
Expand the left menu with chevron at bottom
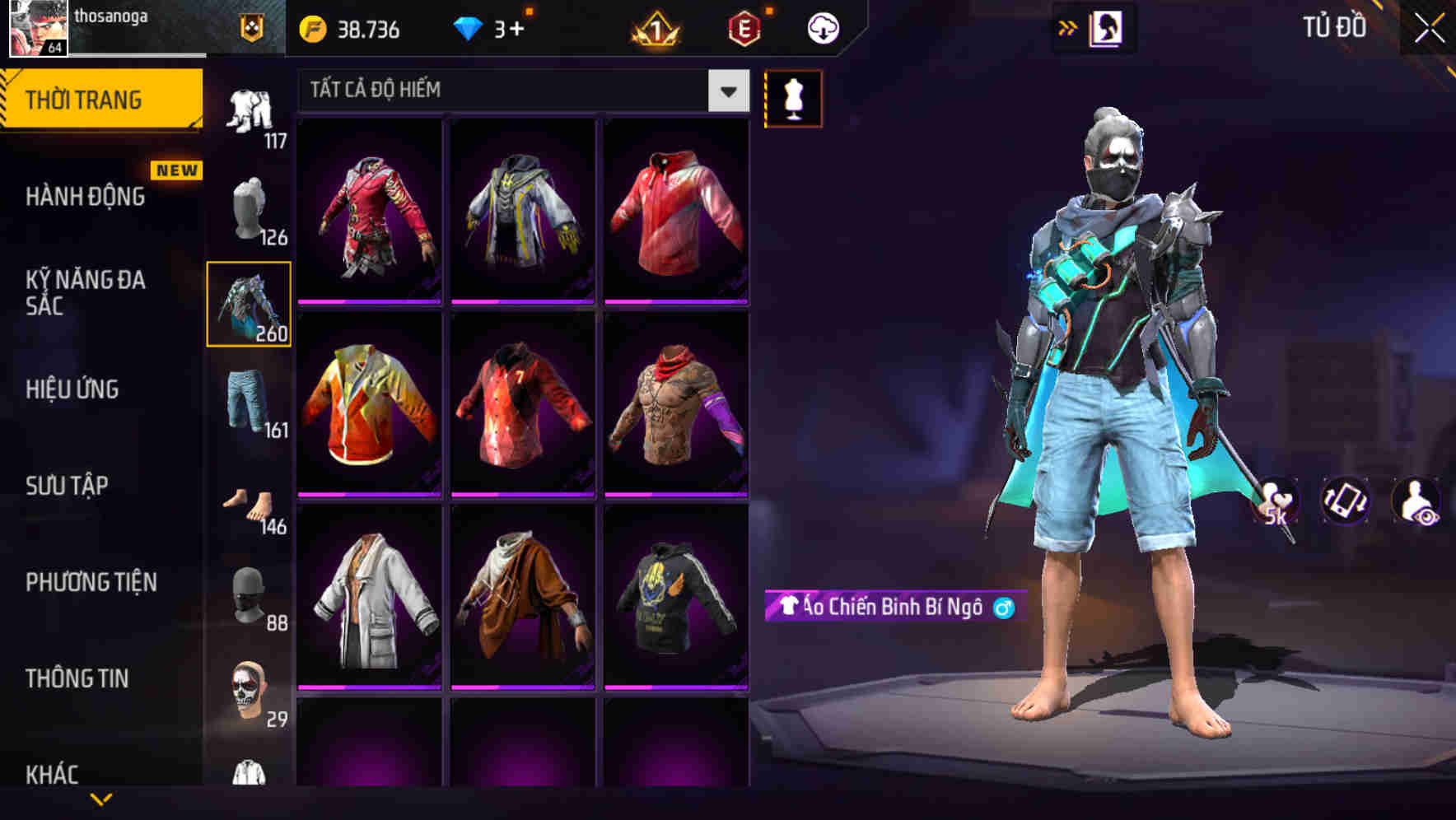point(101,800)
